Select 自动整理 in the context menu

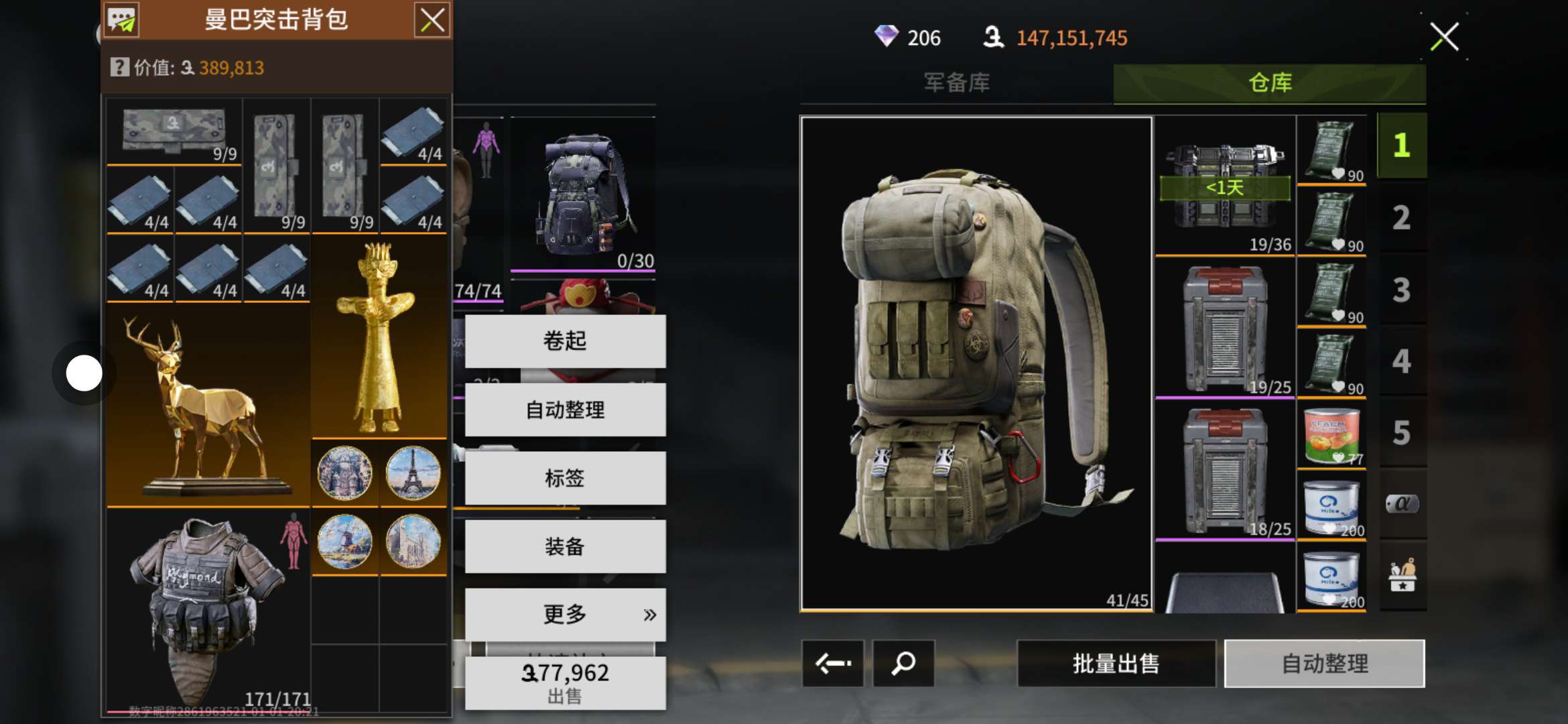pyautogui.click(x=565, y=410)
